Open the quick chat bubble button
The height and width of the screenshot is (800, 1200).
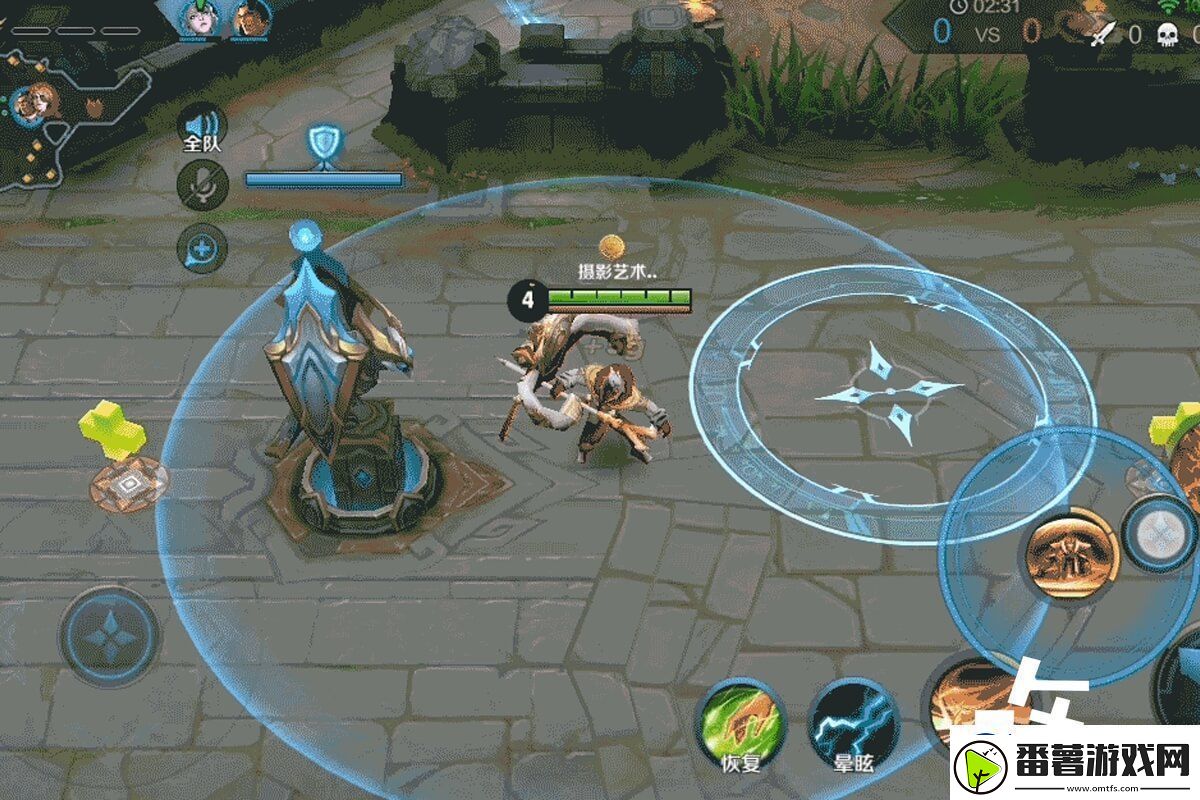[x=201, y=247]
